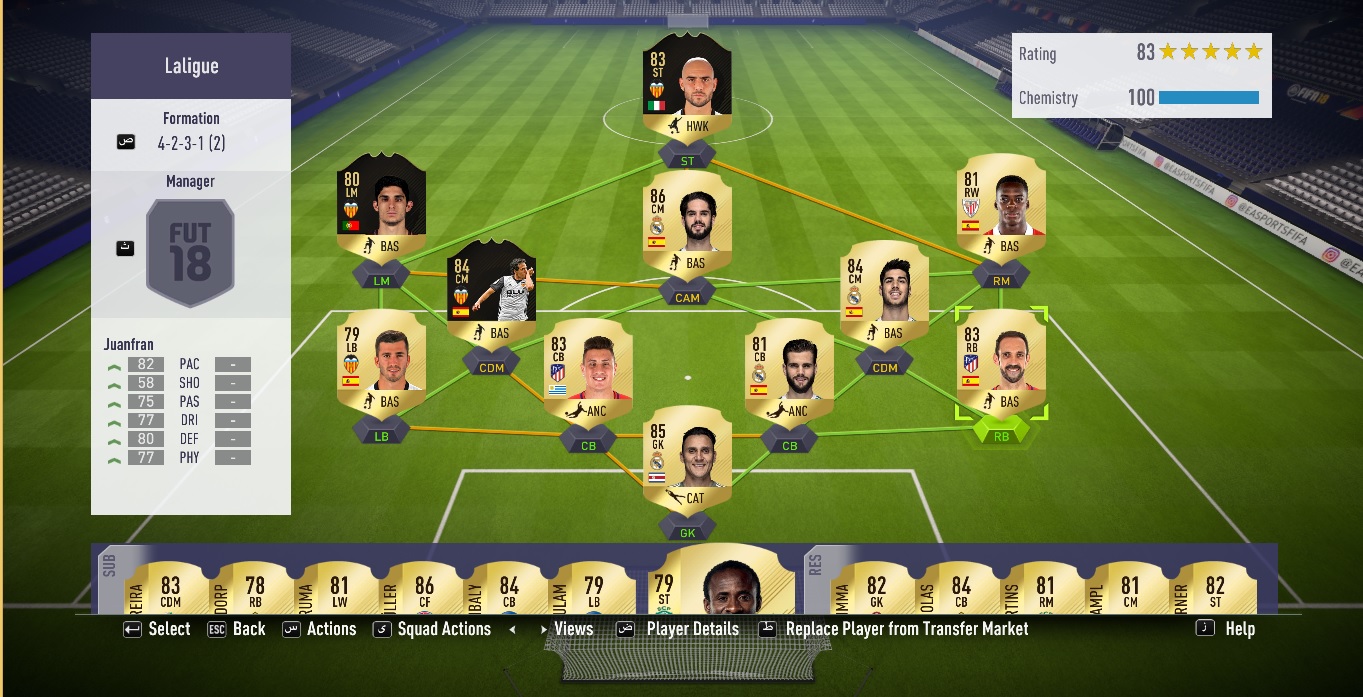Screen dimensions: 1363x697
Task: Choose the 81 RM reserve card
Action: pos(1046,588)
